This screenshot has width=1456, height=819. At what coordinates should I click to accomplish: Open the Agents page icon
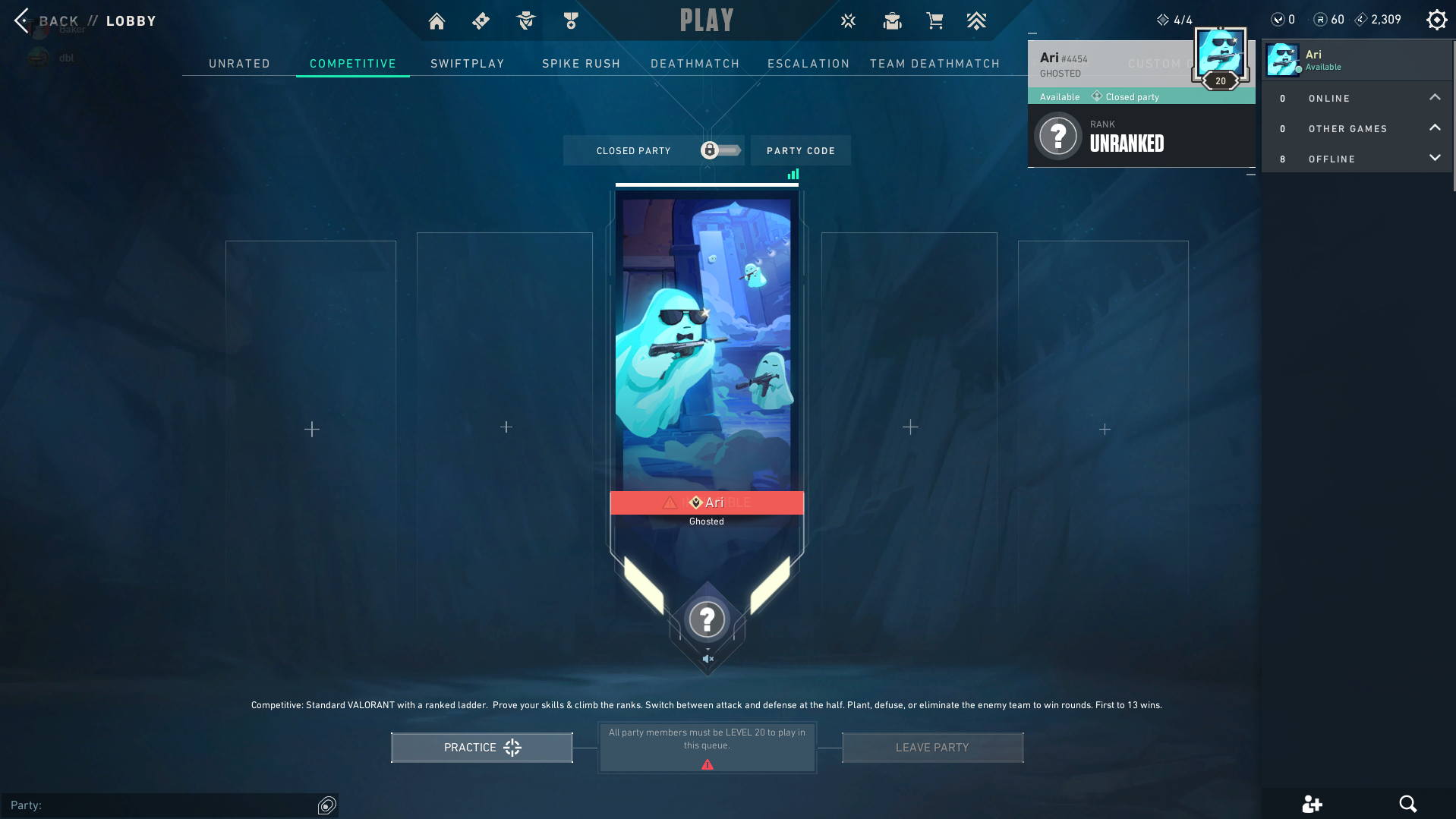(525, 20)
